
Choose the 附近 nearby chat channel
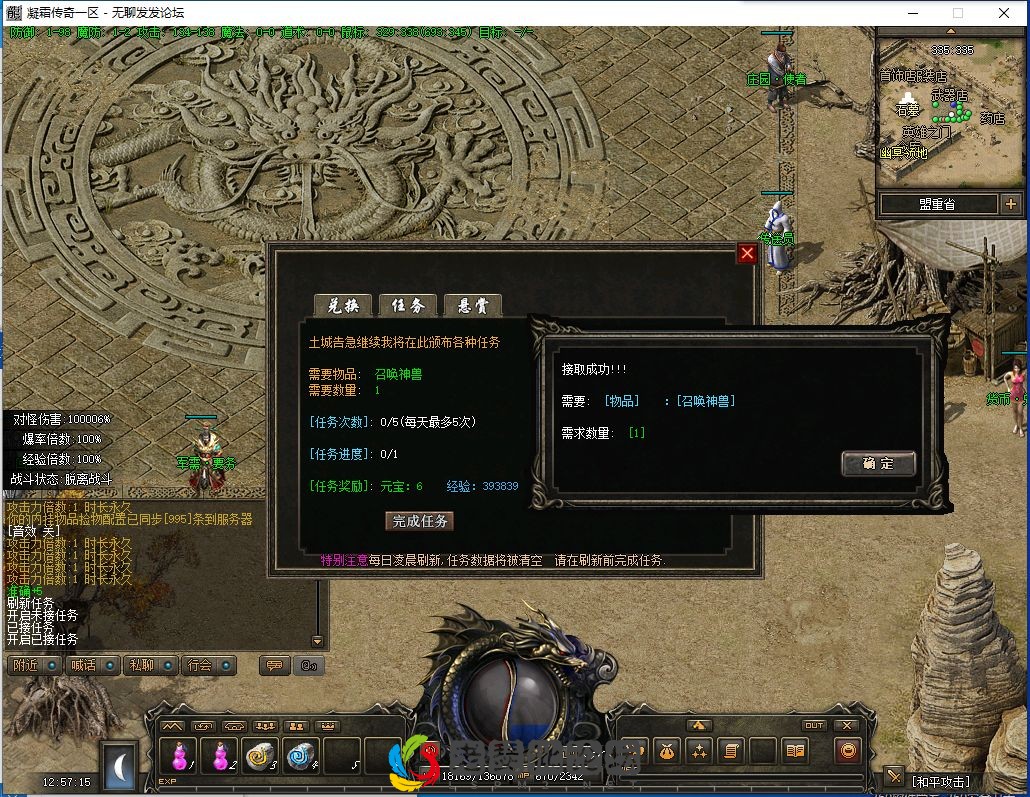pos(33,665)
